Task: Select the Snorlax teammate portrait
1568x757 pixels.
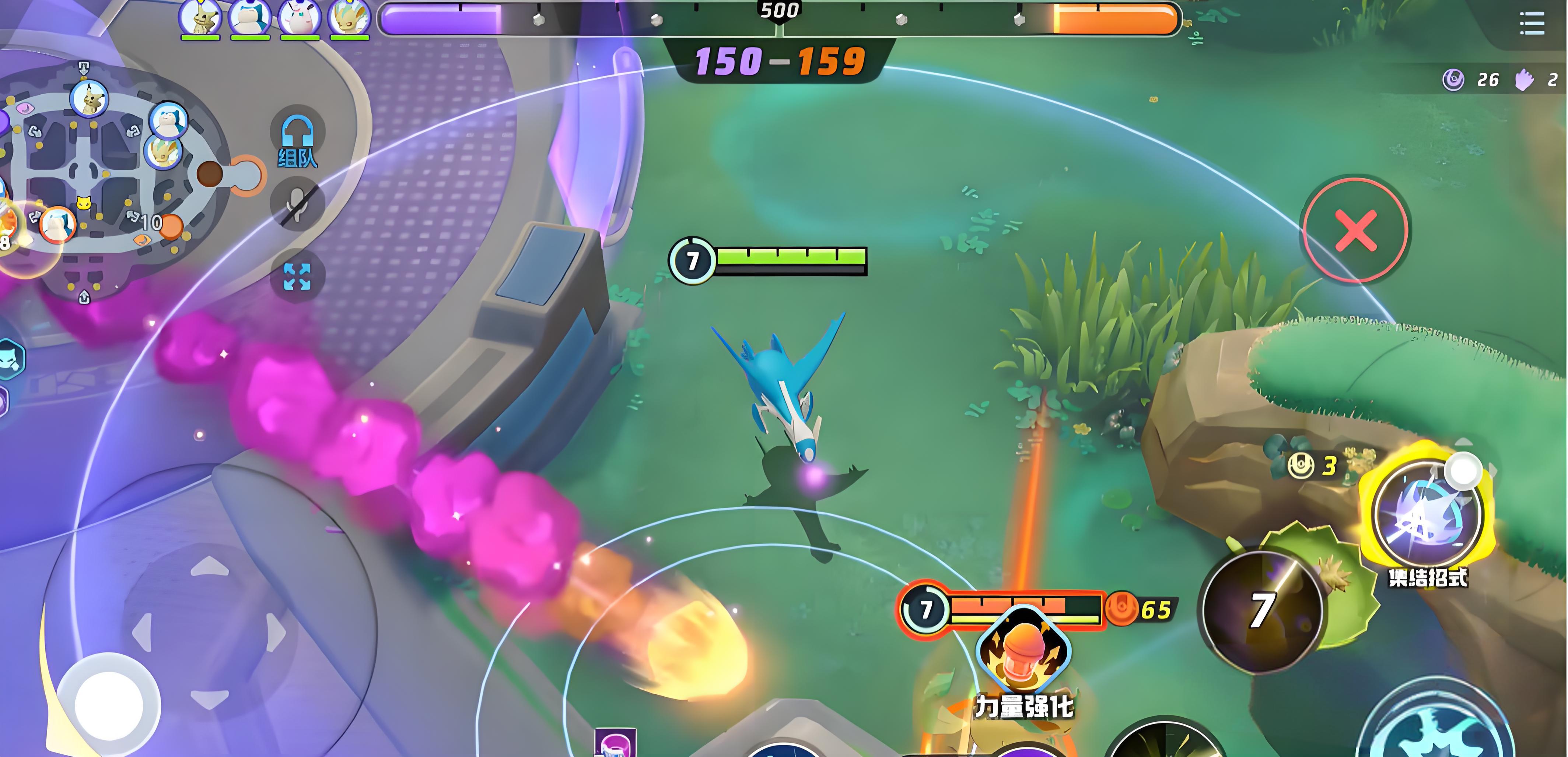Action: click(249, 18)
